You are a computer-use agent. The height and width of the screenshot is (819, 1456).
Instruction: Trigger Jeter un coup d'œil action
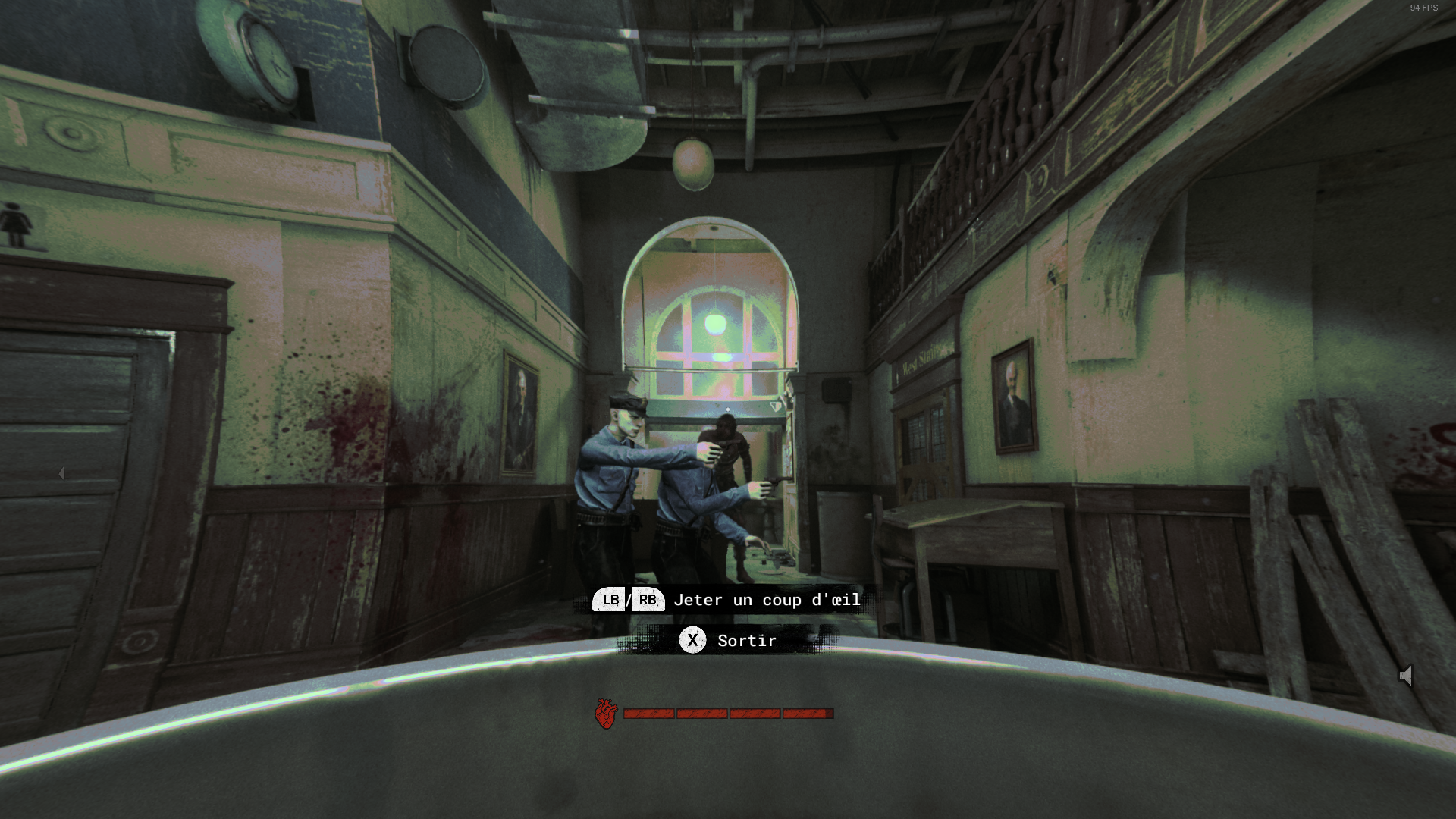pos(766,600)
